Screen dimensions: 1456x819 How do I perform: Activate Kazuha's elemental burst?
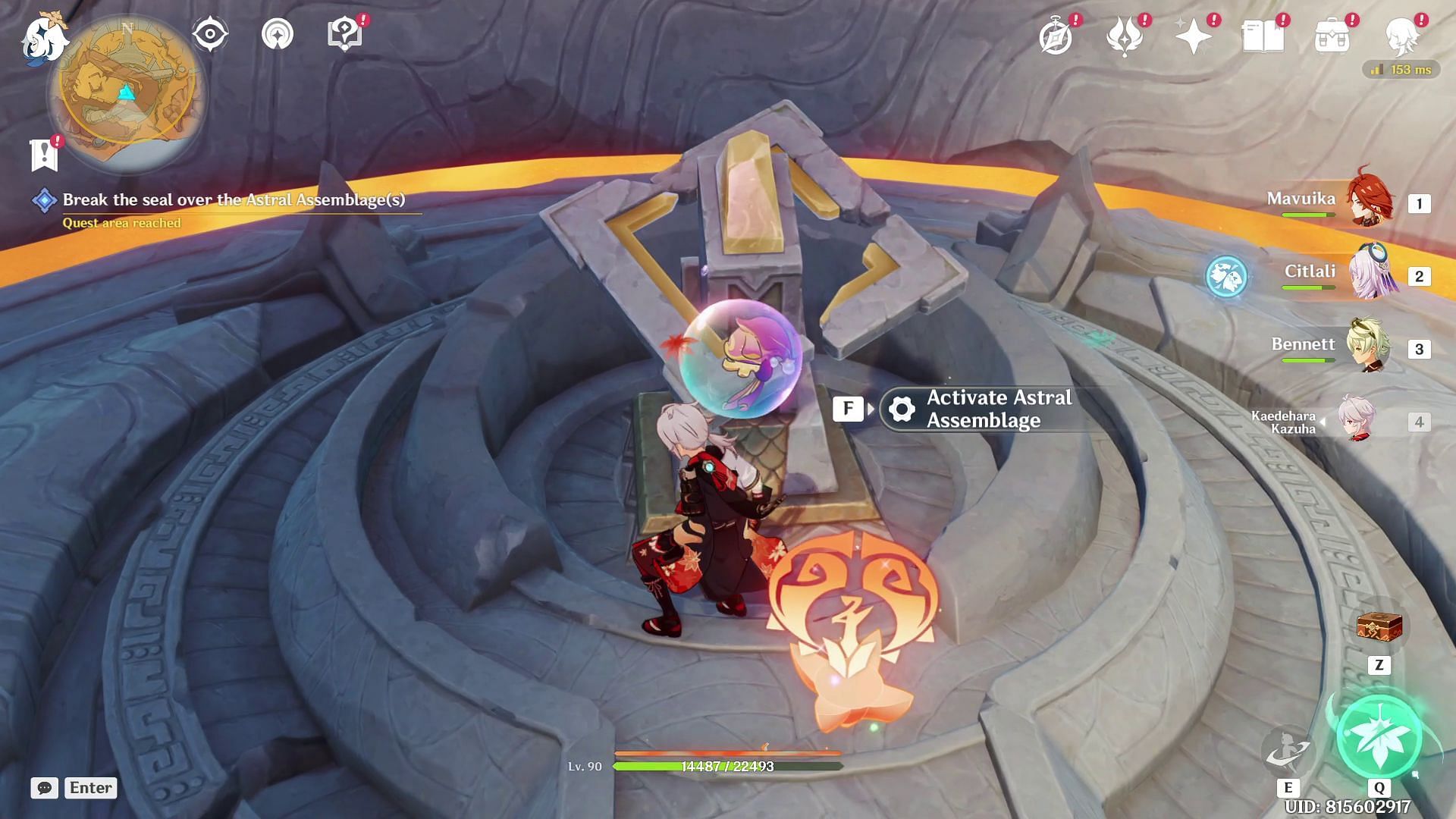[x=1379, y=736]
